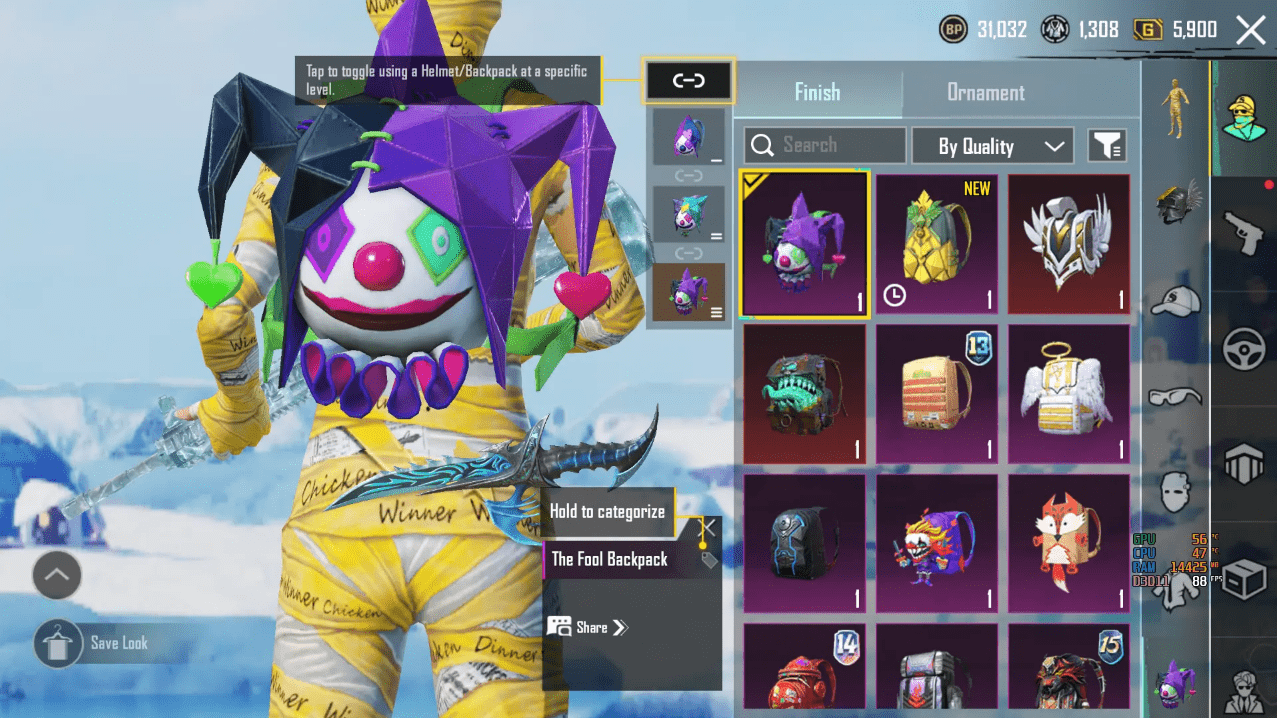Choose the silver winged armor backpack

tap(1068, 244)
